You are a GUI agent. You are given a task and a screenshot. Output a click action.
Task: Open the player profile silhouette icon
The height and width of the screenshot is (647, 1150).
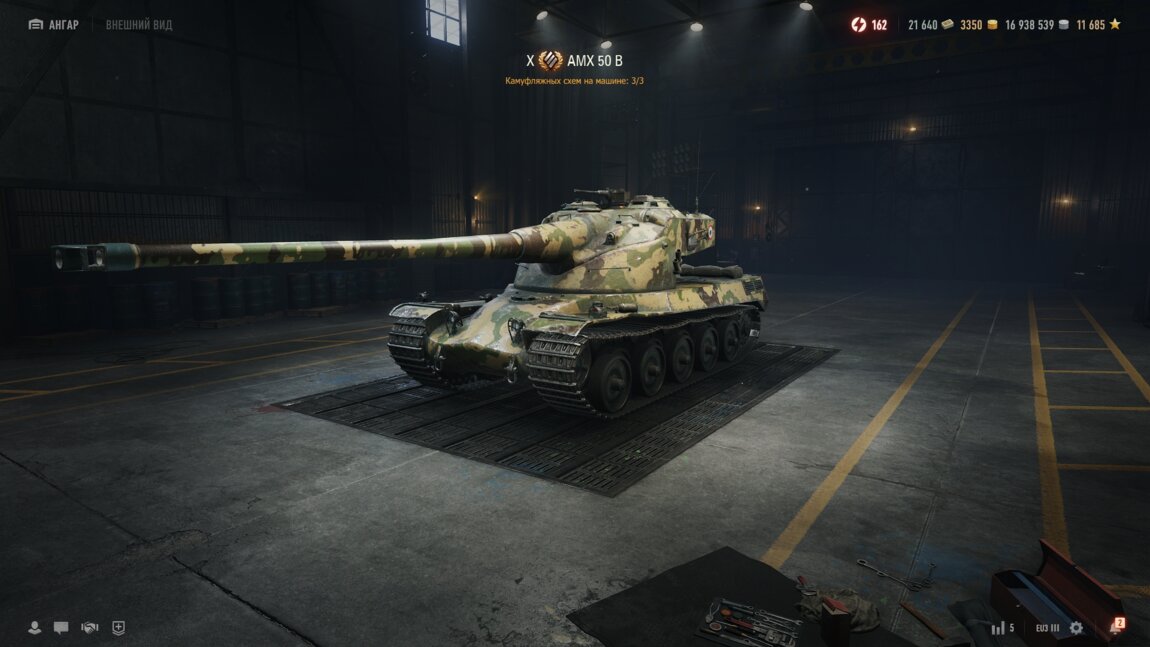click(35, 628)
